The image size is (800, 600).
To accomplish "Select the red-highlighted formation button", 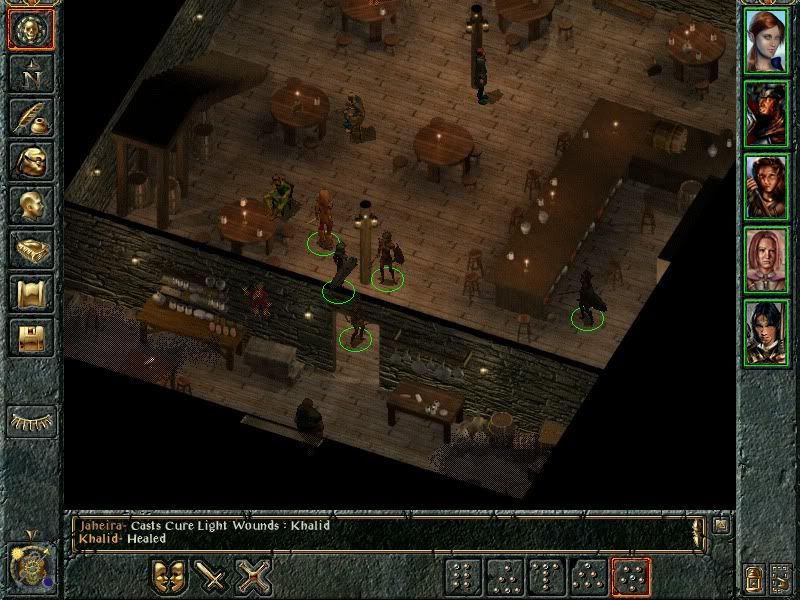I will click(631, 577).
